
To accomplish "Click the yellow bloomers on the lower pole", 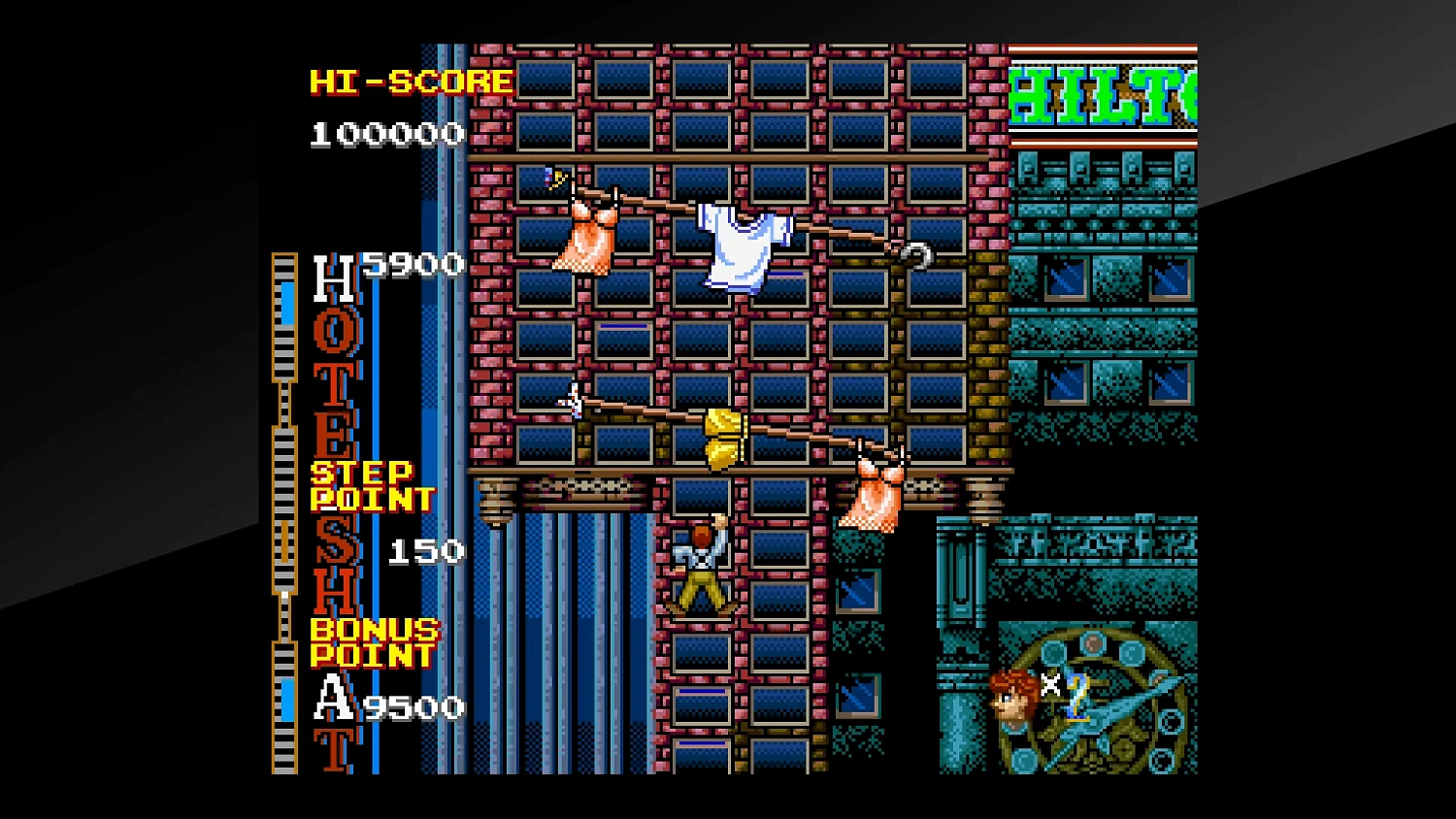I will point(723,437).
